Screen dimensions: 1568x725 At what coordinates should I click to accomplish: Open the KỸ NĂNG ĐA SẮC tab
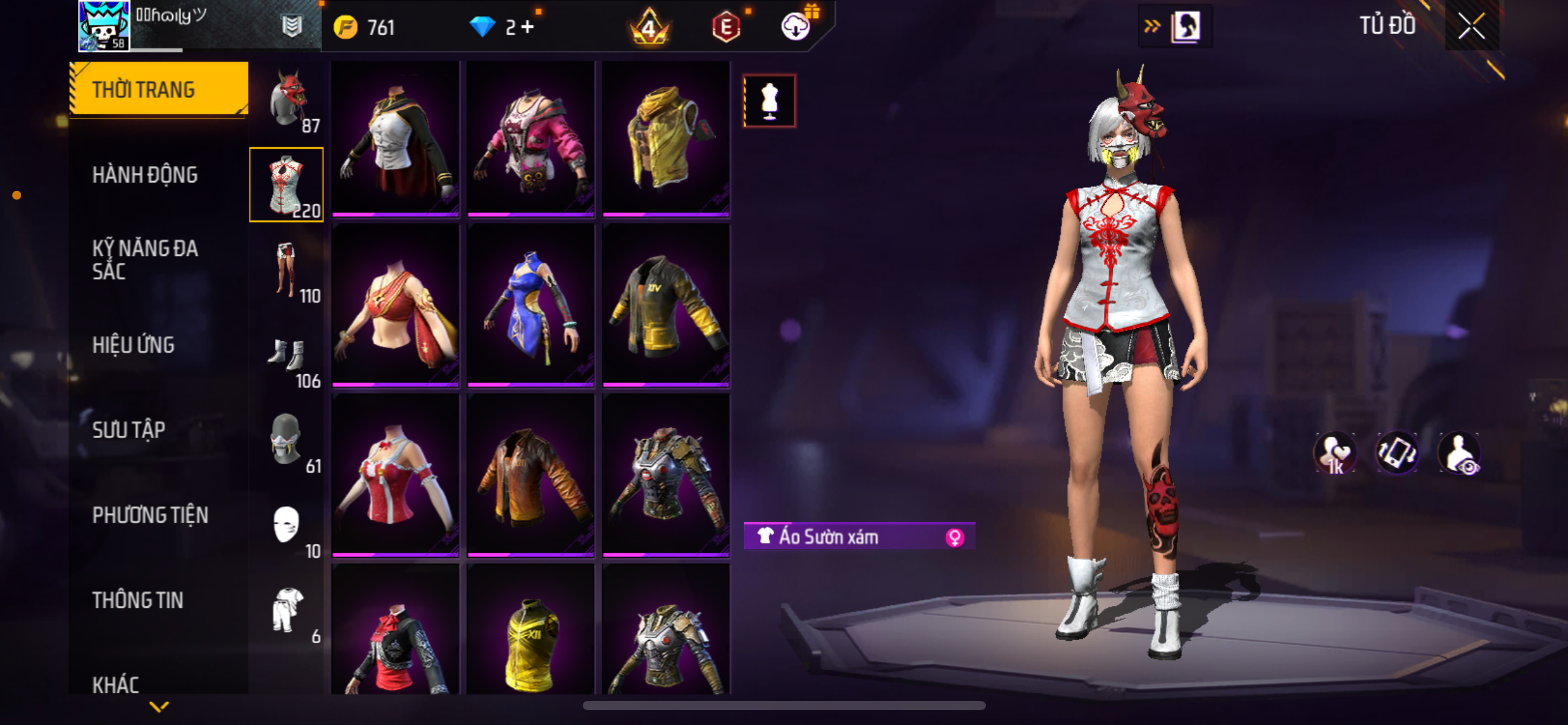145,260
